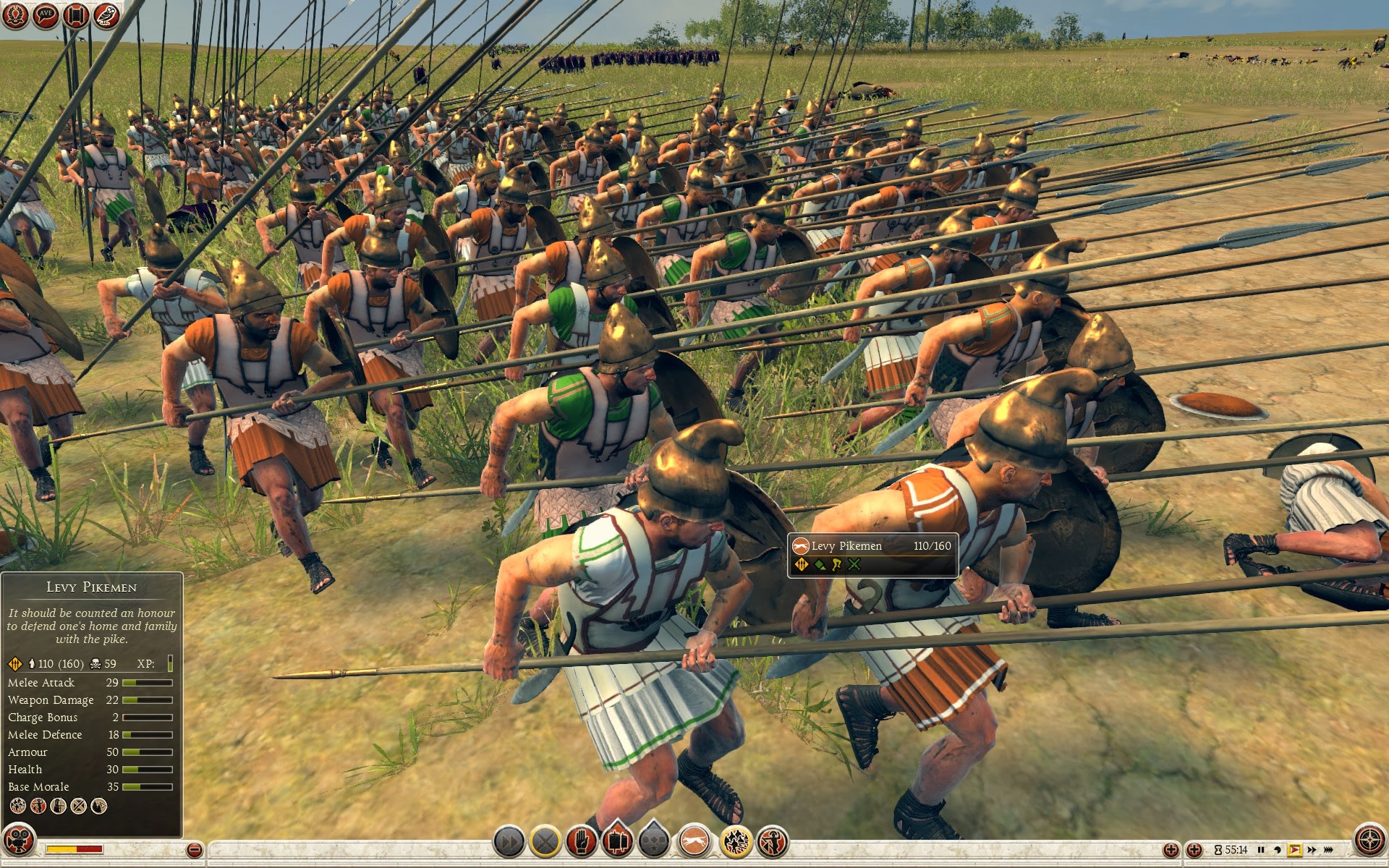Pause the battle
The image size is (1389, 868).
point(1261,850)
